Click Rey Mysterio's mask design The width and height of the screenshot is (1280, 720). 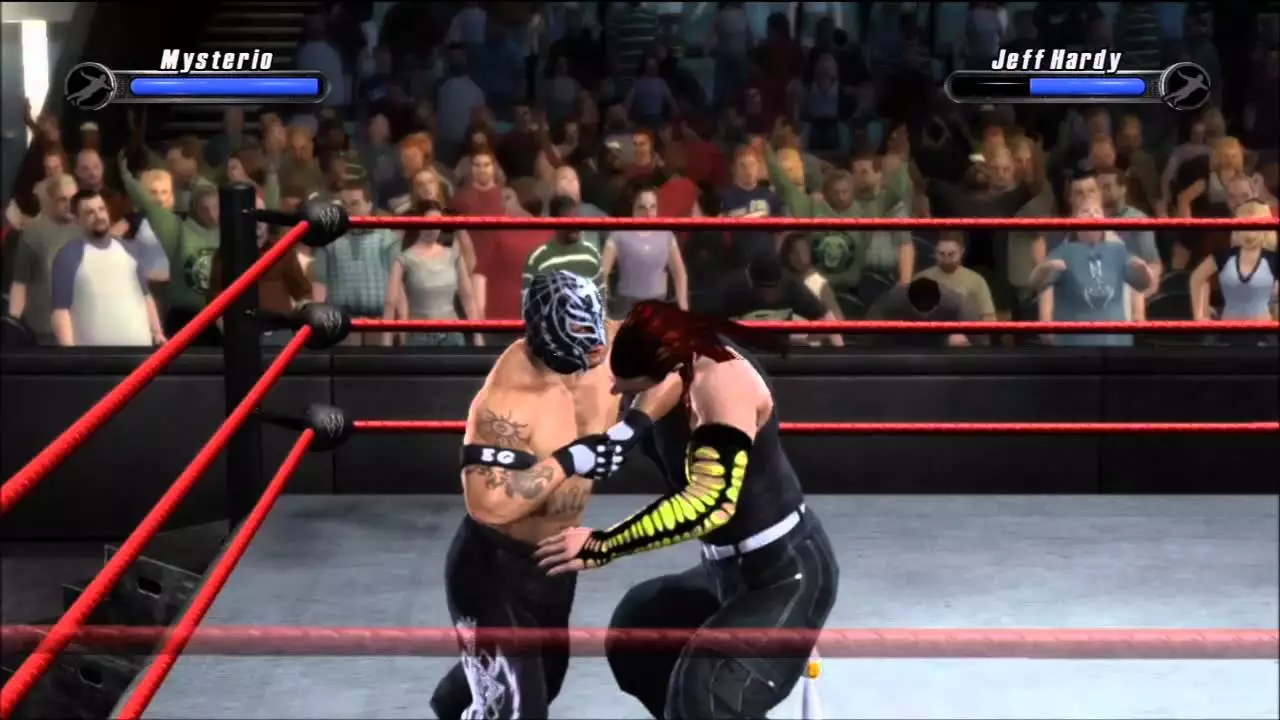565,320
